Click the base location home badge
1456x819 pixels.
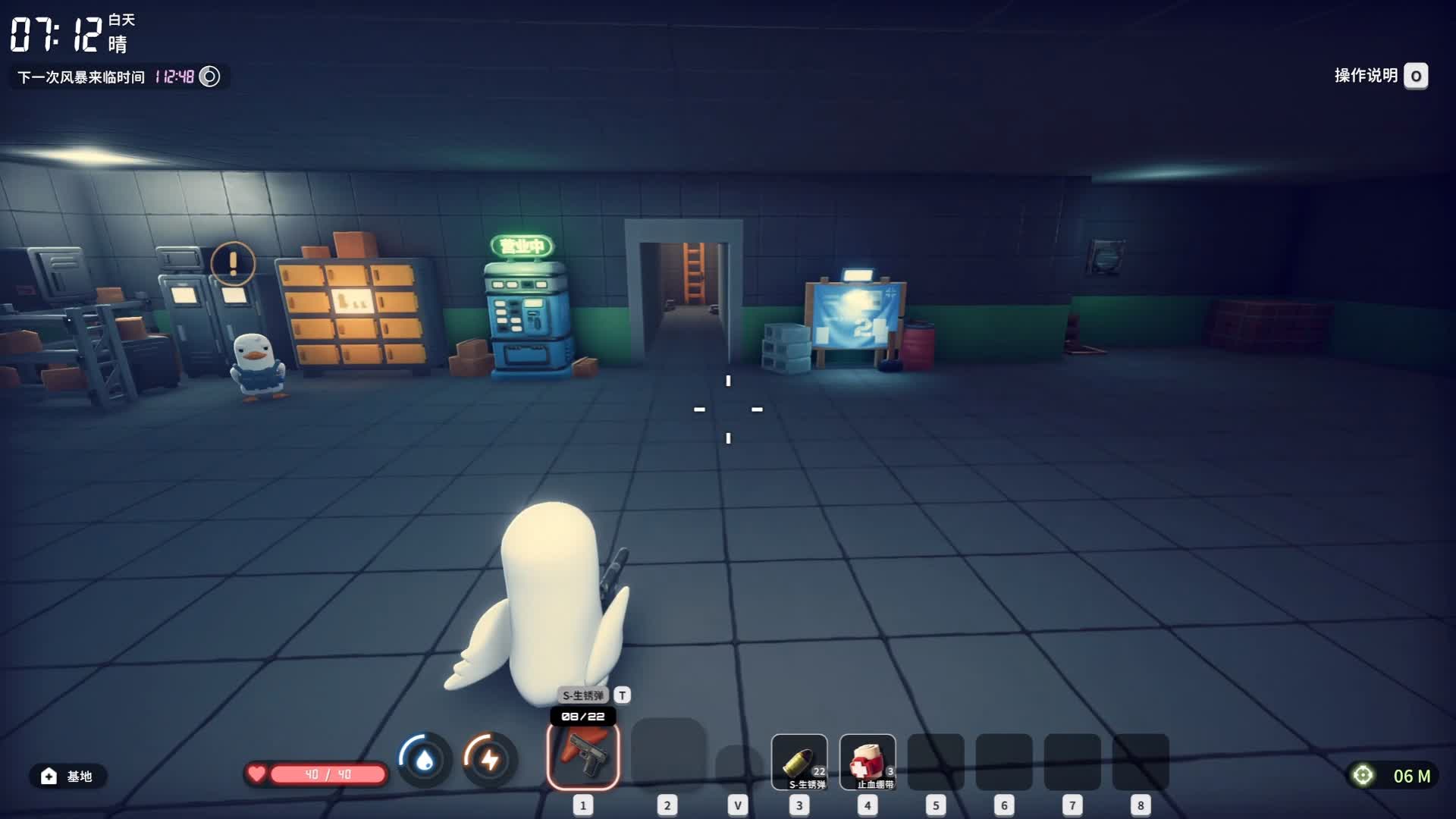pyautogui.click(x=67, y=776)
